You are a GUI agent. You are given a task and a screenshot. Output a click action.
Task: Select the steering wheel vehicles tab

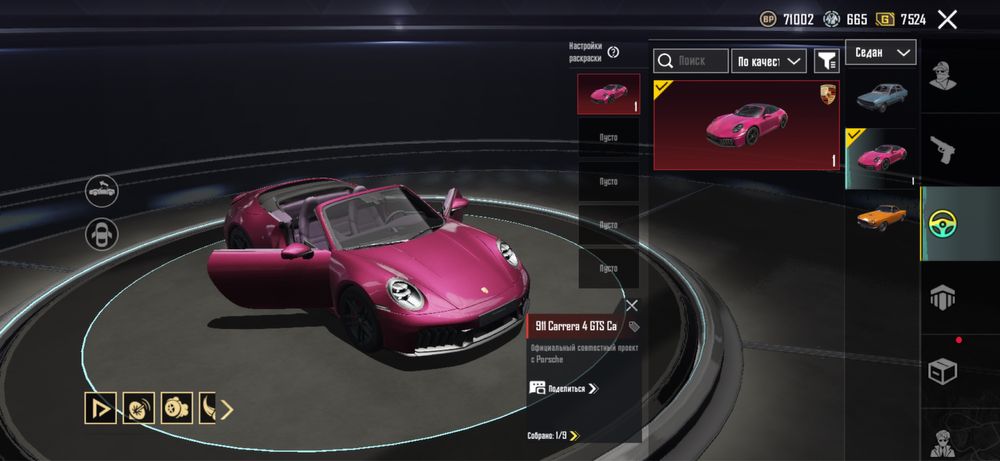click(x=943, y=223)
